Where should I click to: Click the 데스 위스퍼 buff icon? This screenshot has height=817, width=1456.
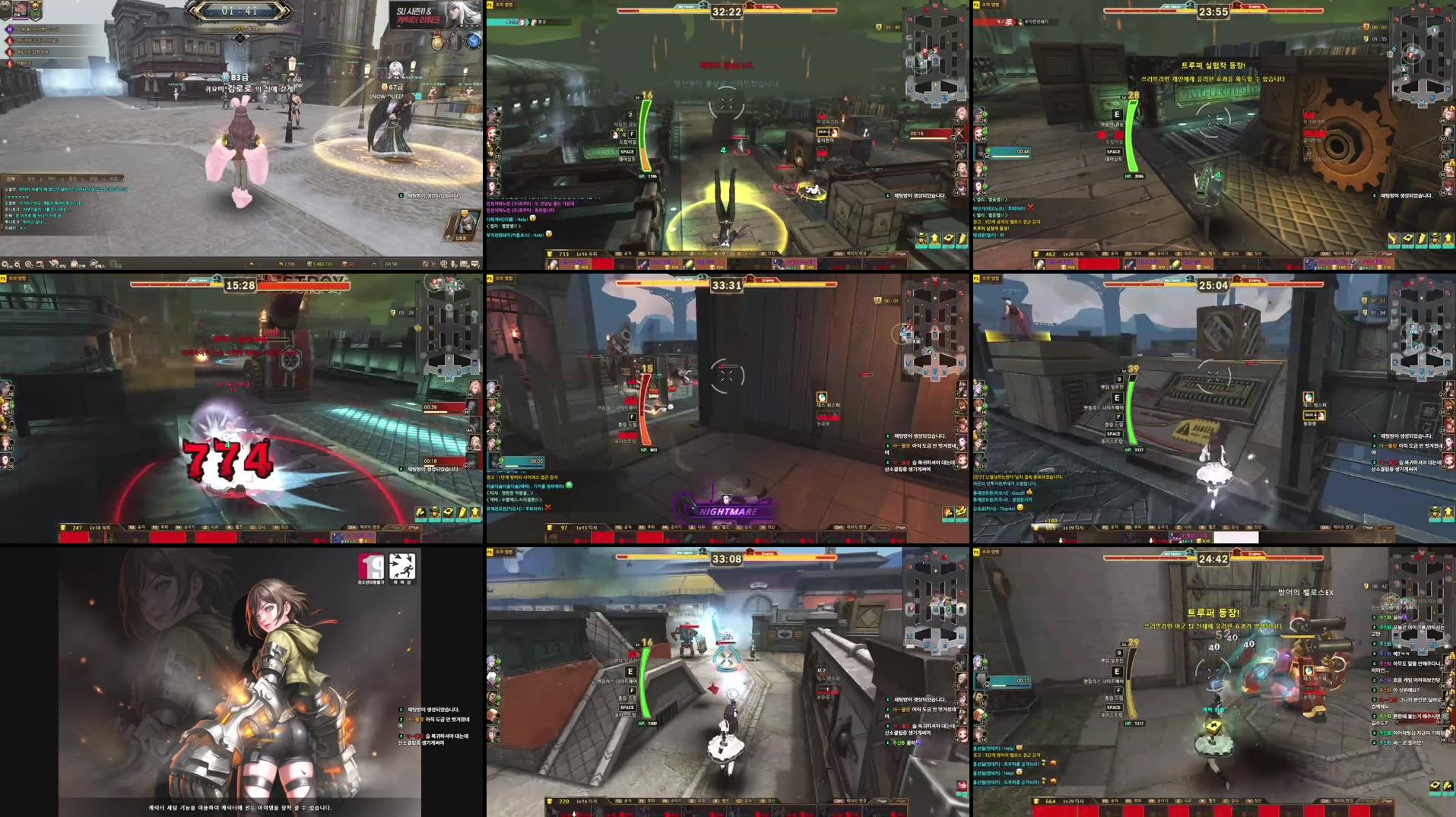pyautogui.click(x=820, y=395)
